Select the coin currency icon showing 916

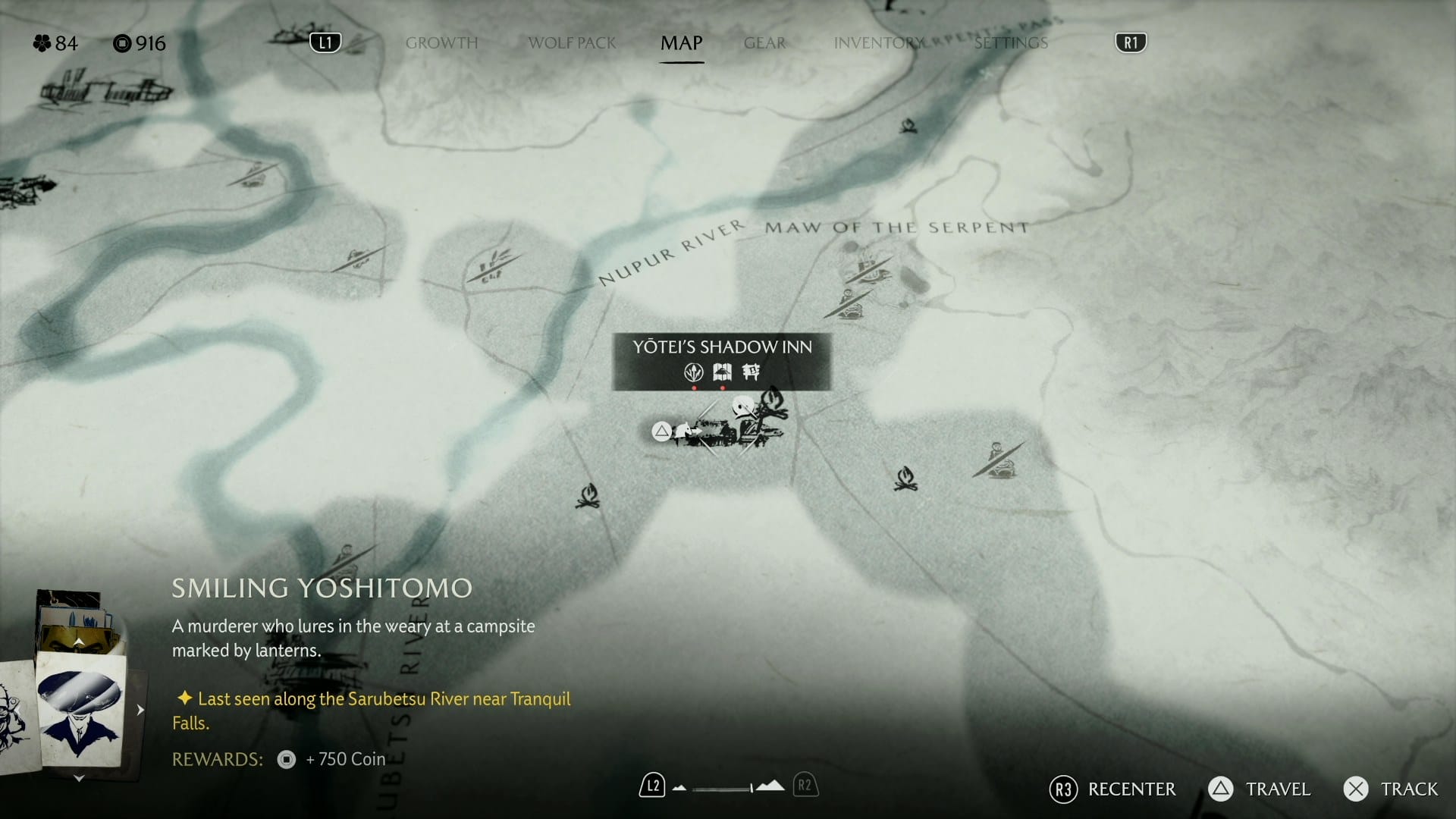coord(121,43)
